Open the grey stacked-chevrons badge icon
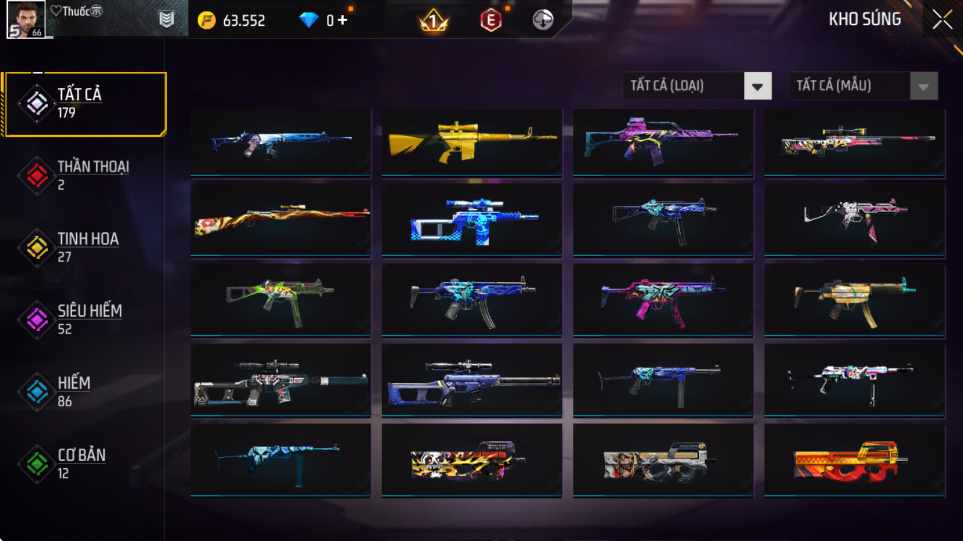The width and height of the screenshot is (963, 541). 168,20
